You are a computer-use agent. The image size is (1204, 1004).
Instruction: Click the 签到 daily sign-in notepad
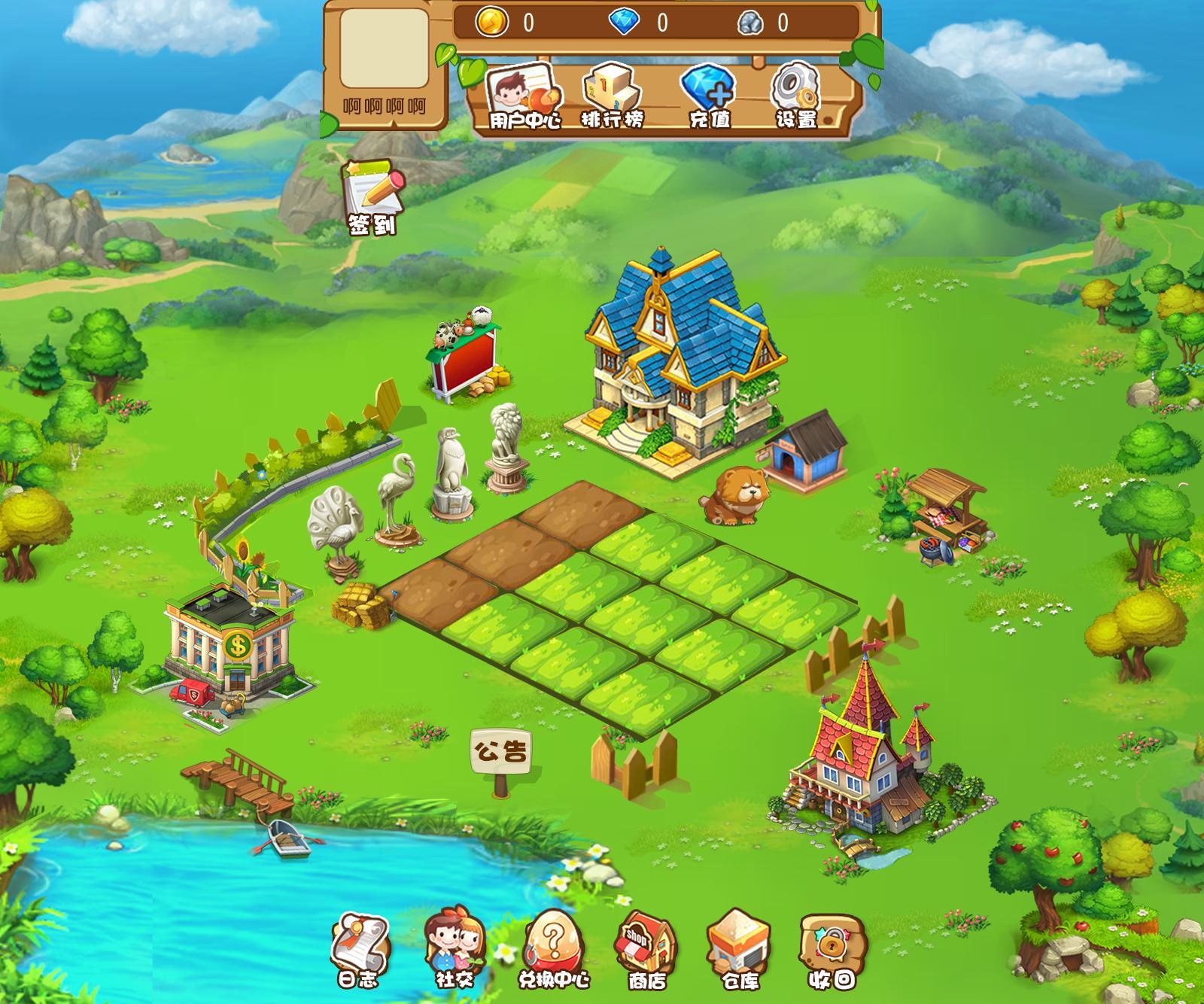click(x=372, y=197)
